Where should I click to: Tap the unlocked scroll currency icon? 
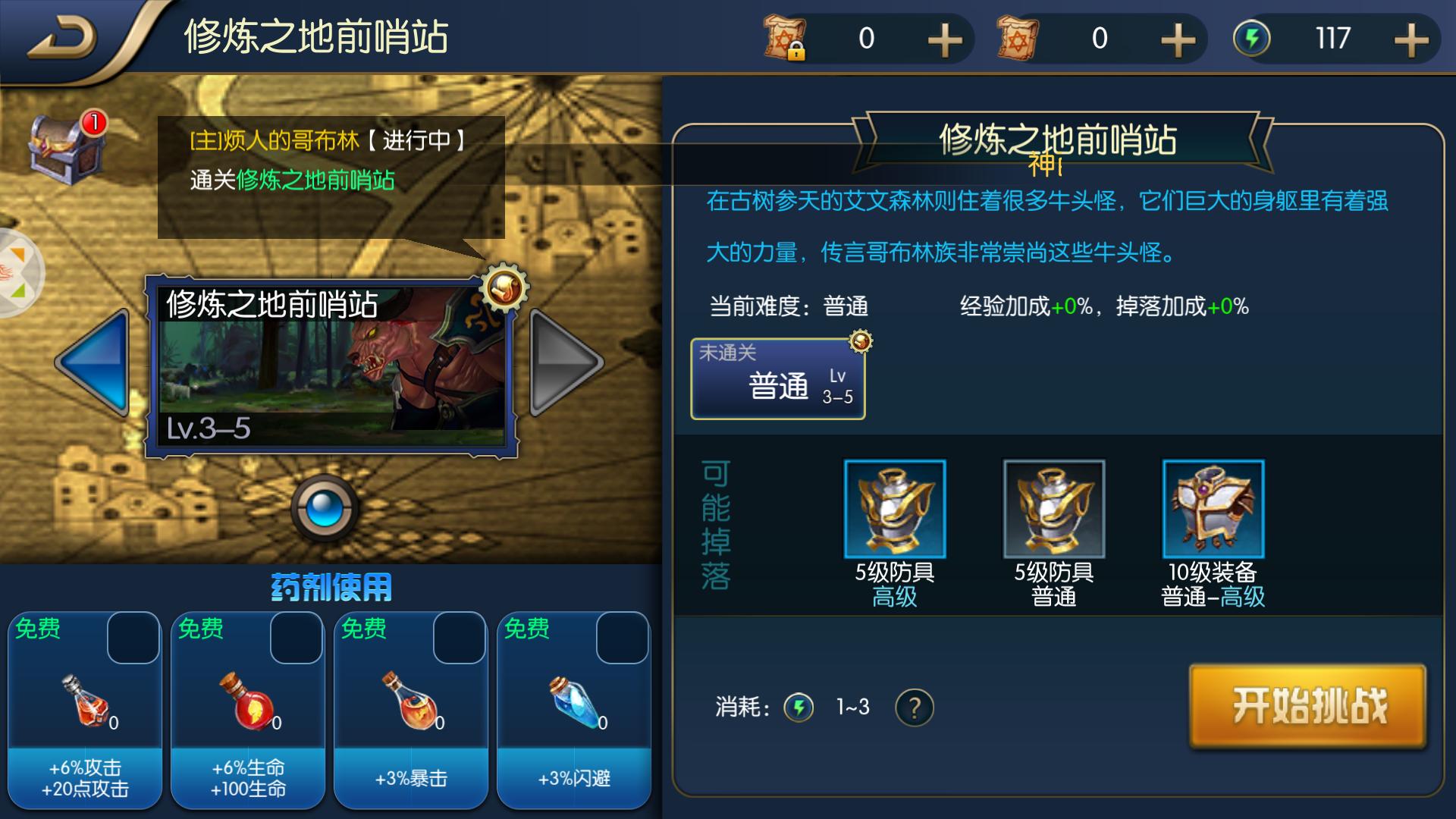(x=1016, y=38)
